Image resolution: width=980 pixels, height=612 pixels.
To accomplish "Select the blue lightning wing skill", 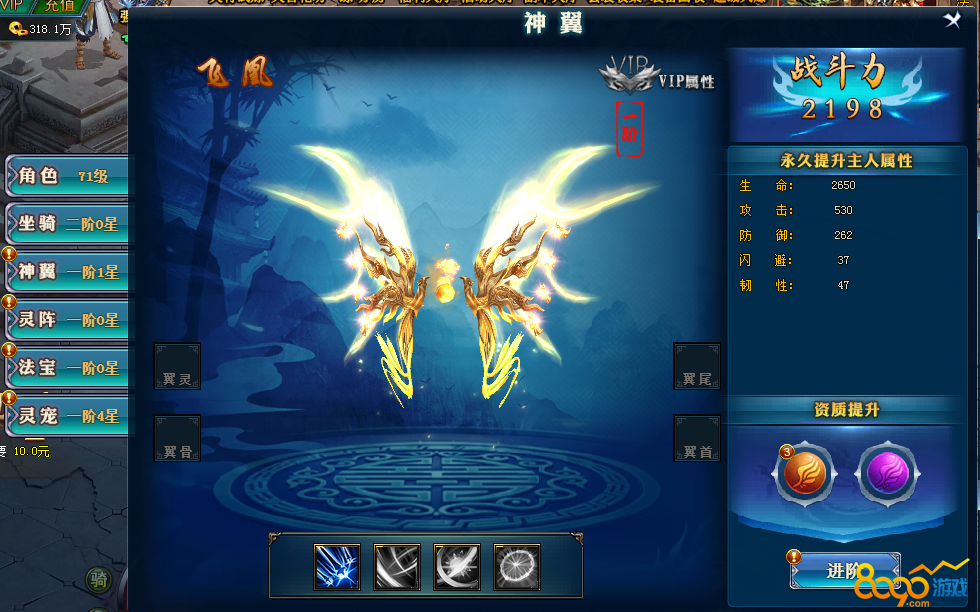I will (337, 567).
